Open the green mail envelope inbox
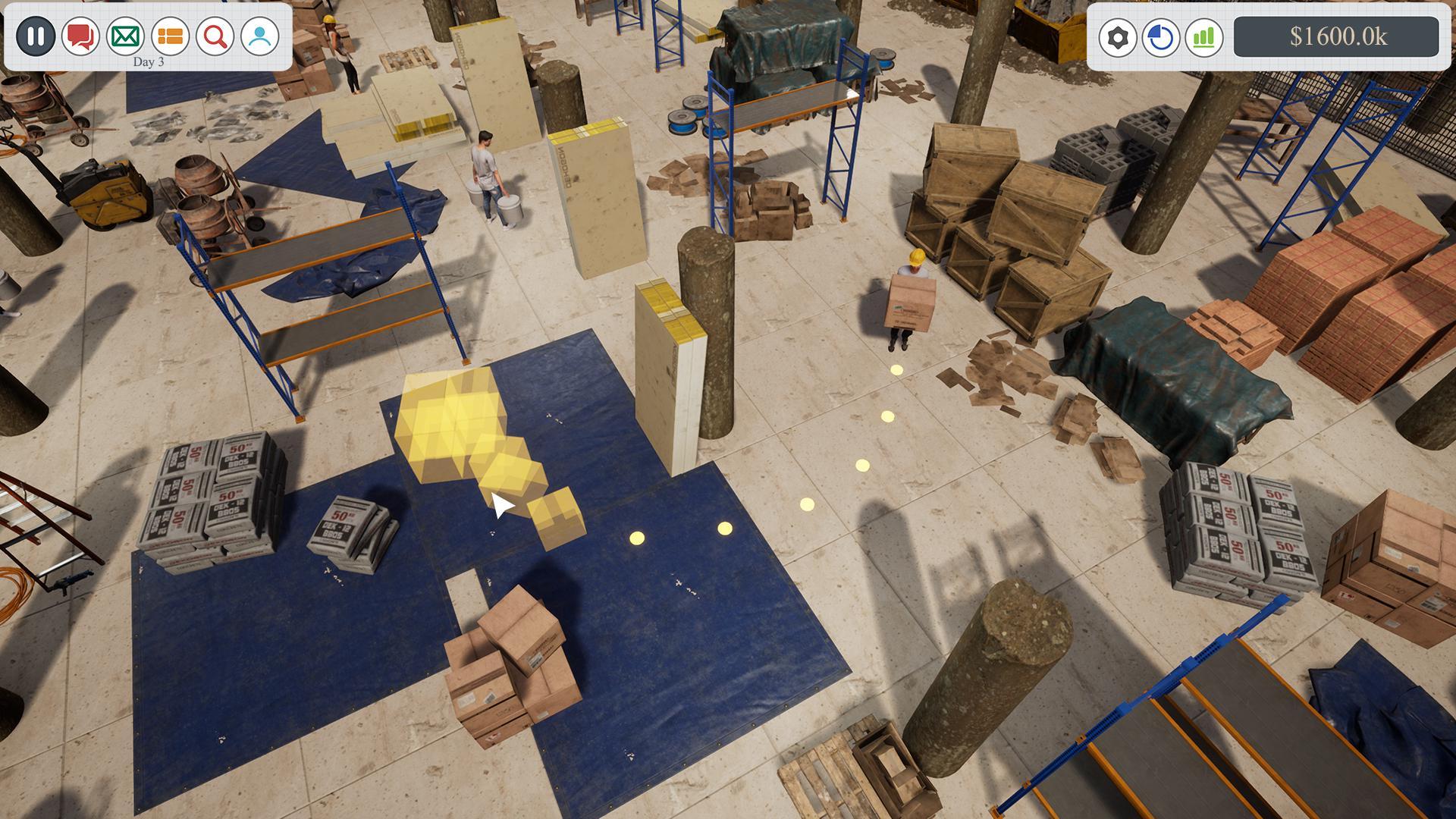Viewport: 1456px width, 819px height. click(124, 34)
